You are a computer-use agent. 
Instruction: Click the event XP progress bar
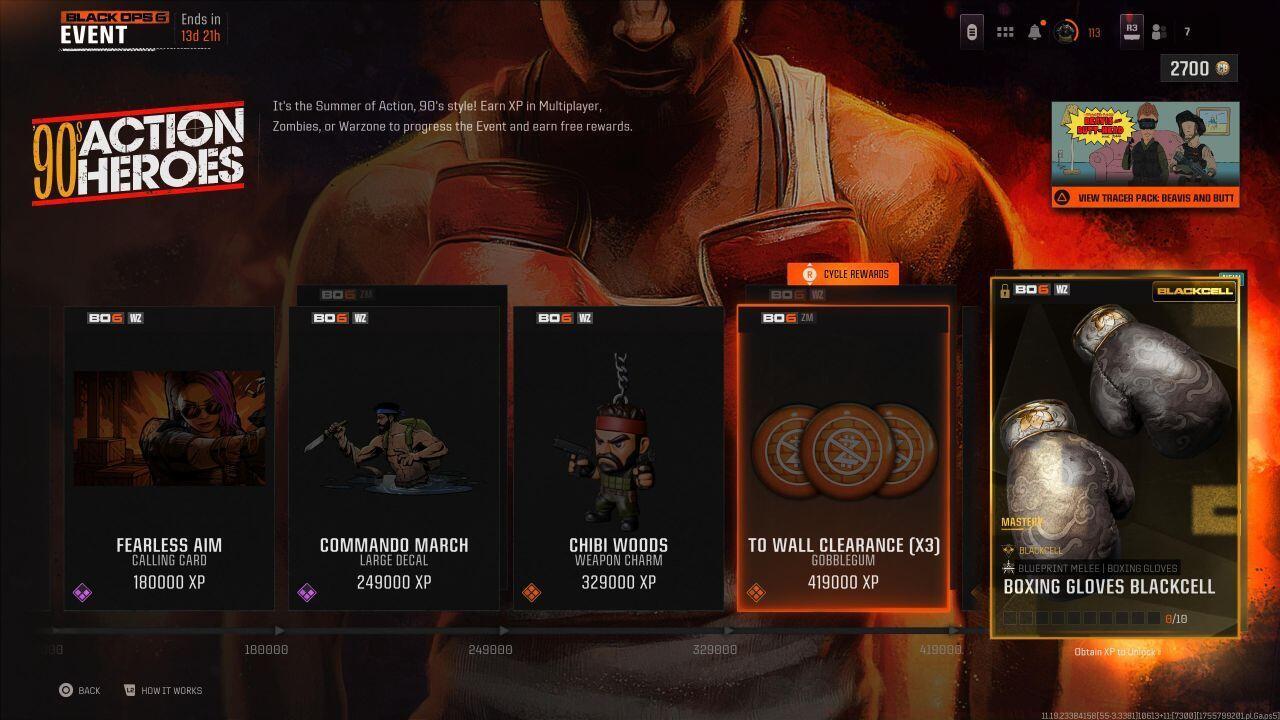tap(500, 630)
